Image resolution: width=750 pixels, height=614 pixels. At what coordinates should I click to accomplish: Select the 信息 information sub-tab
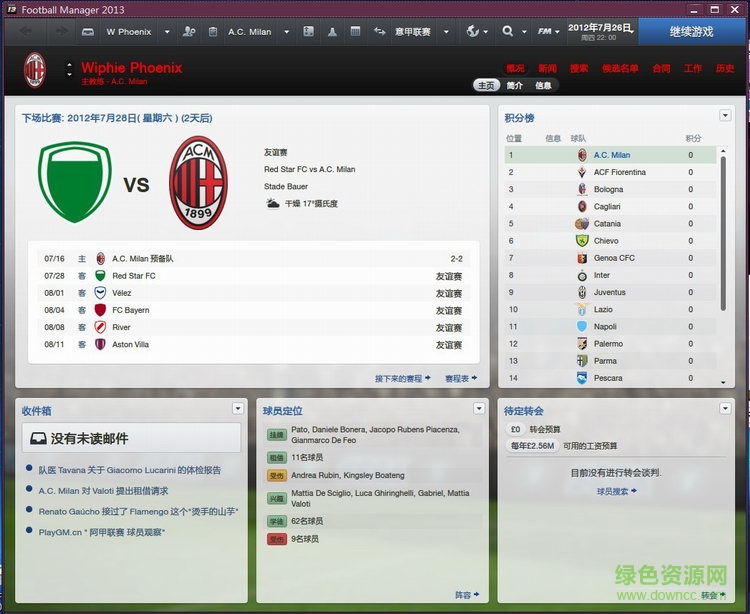coord(543,85)
